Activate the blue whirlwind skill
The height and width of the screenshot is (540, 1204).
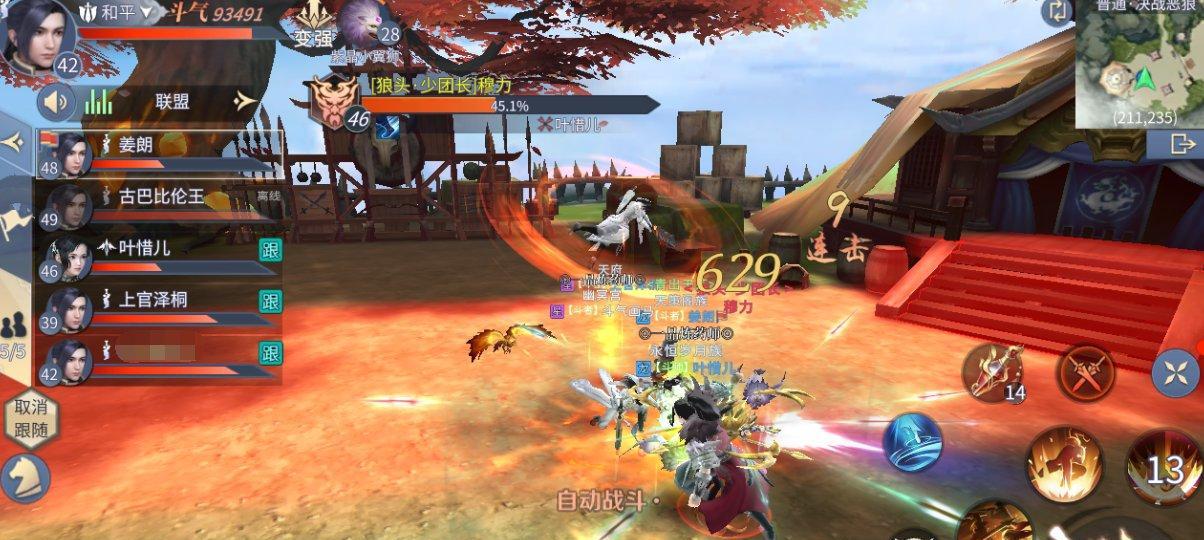(912, 441)
